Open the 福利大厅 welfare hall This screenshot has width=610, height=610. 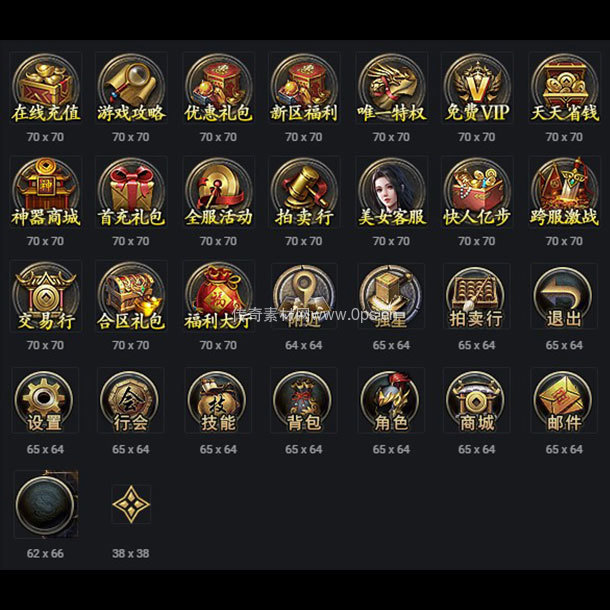click(218, 297)
